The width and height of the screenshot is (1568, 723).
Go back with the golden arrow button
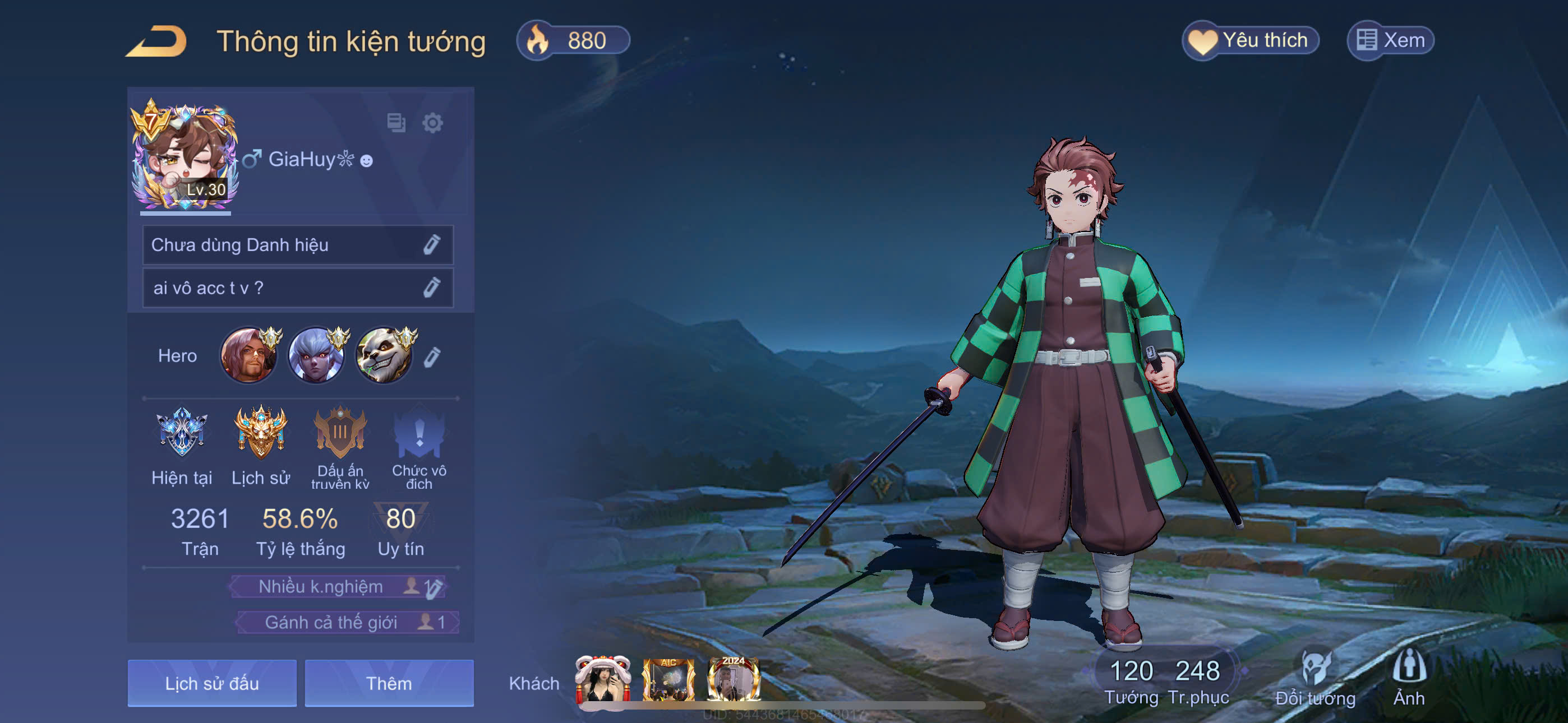(156, 42)
